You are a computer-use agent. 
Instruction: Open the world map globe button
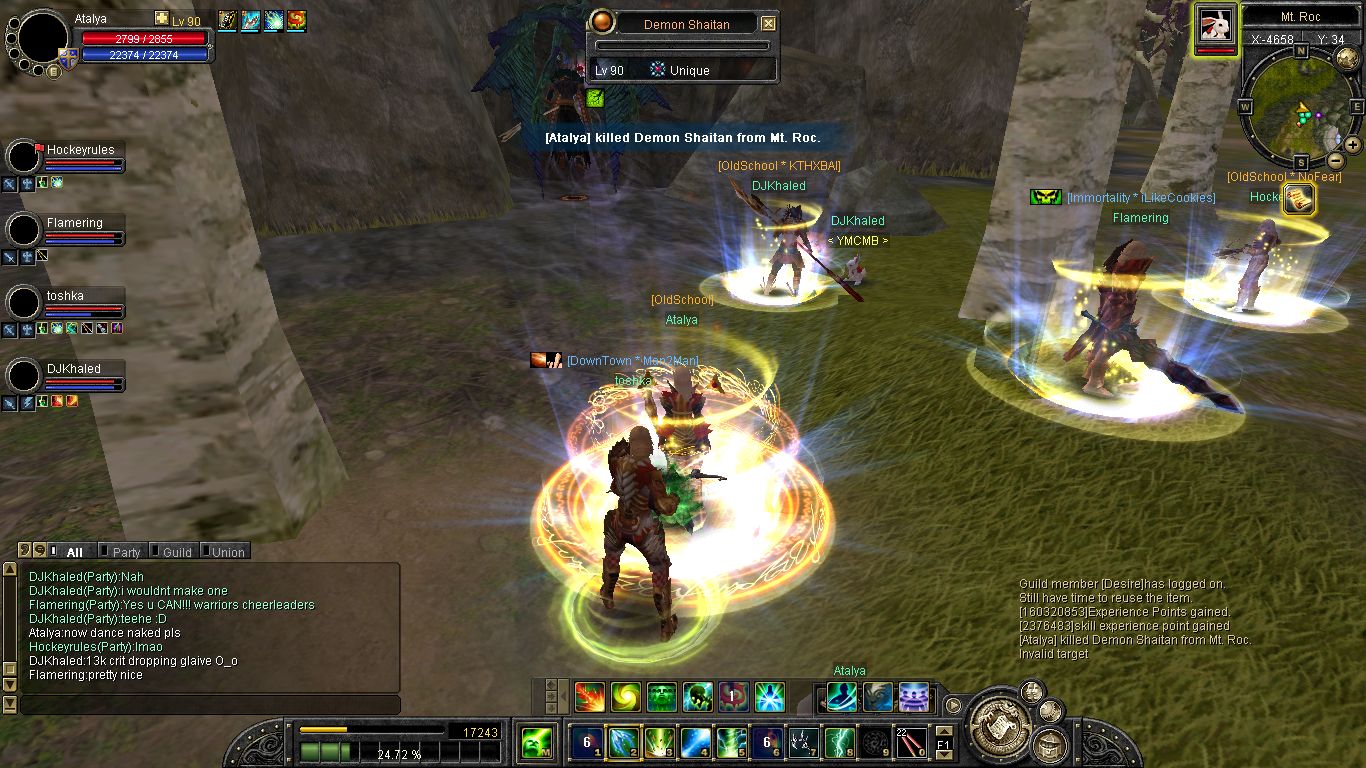pyautogui.click(x=1346, y=57)
